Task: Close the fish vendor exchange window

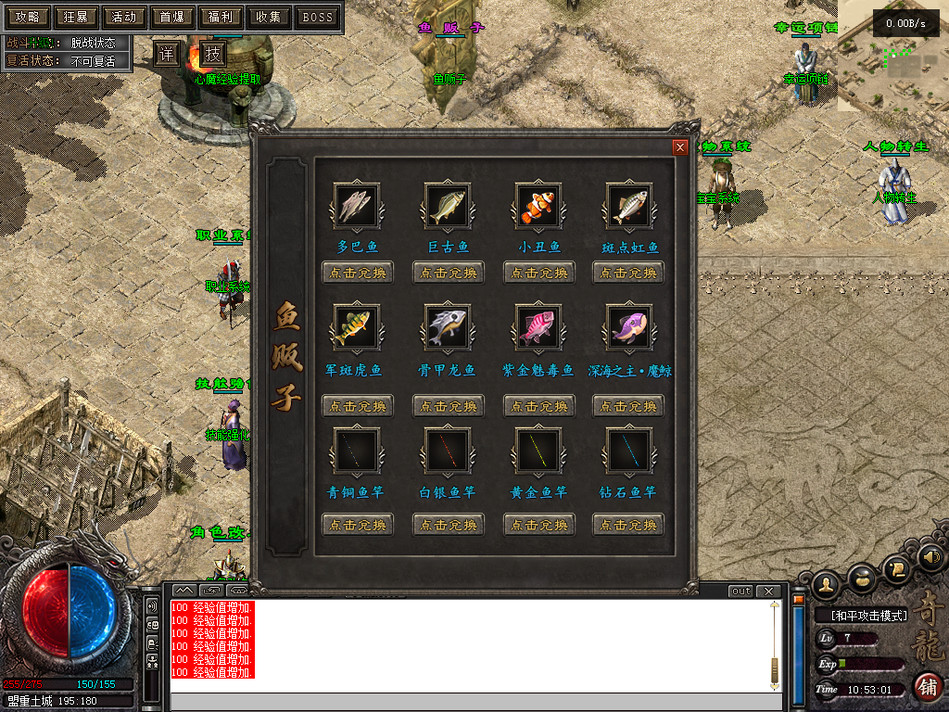Action: [680, 147]
